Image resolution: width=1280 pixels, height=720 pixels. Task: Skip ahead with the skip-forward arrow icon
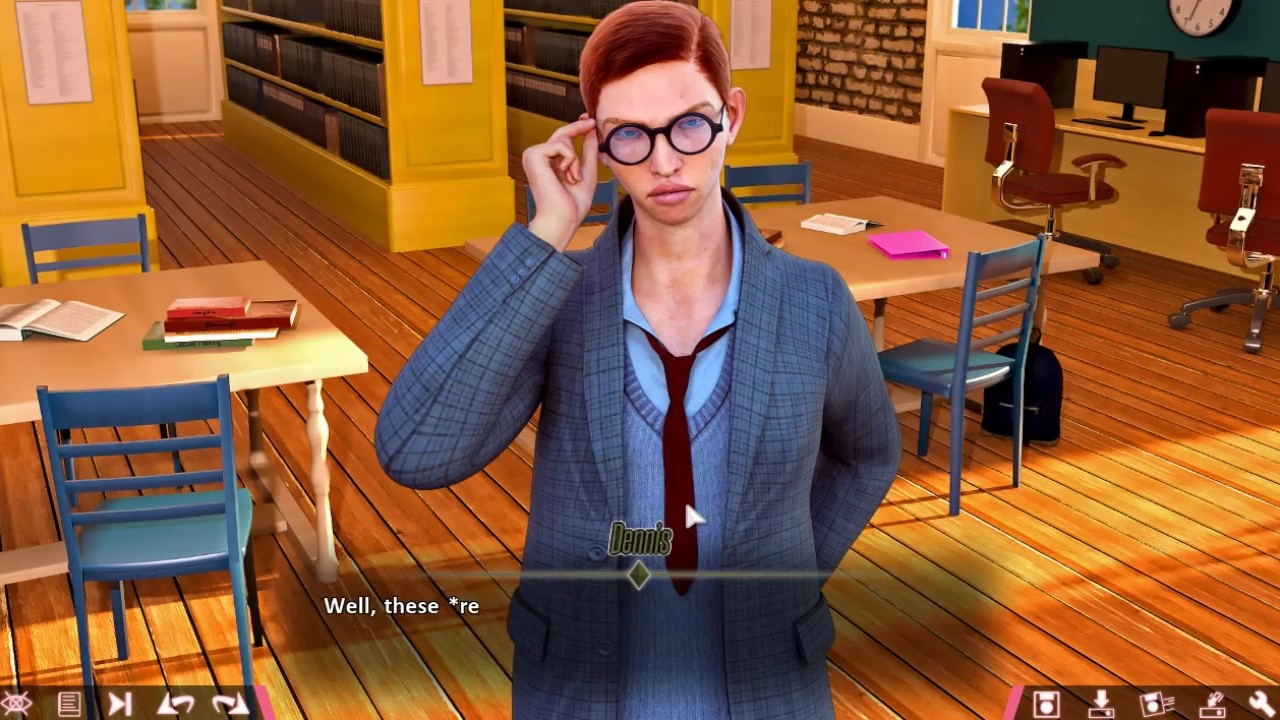click(120, 704)
